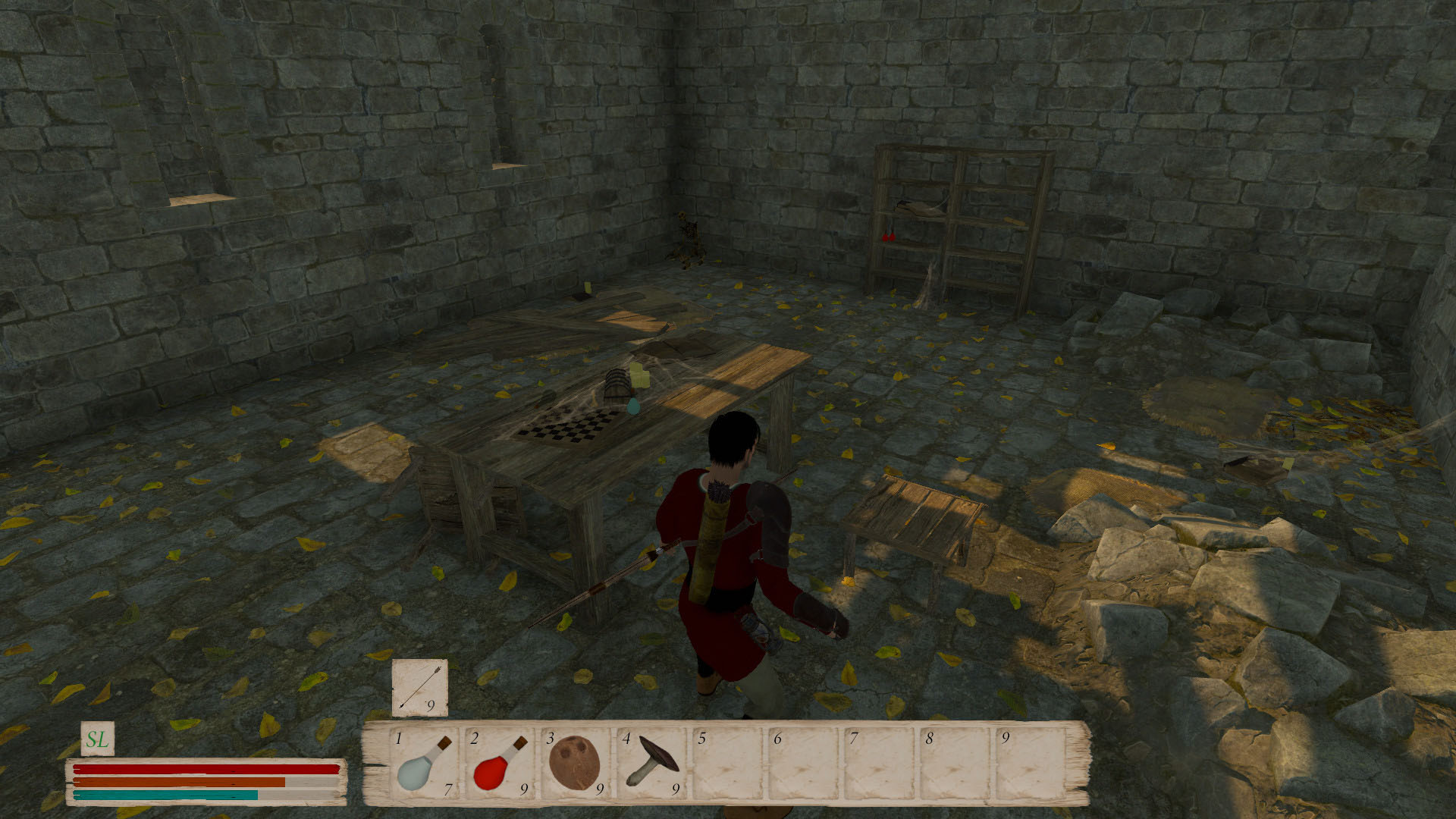
Task: Pick the mushroom in hotbar slot 4
Action: (x=651, y=763)
